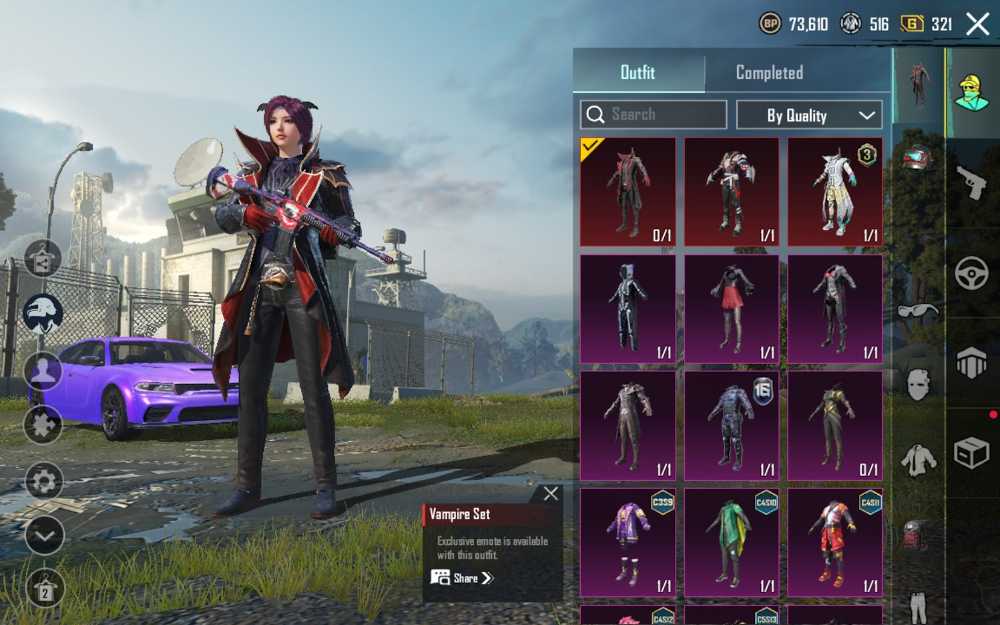This screenshot has width=1000, height=625.
Task: Collapse side icons with the down-arrow button
Action: point(44,536)
